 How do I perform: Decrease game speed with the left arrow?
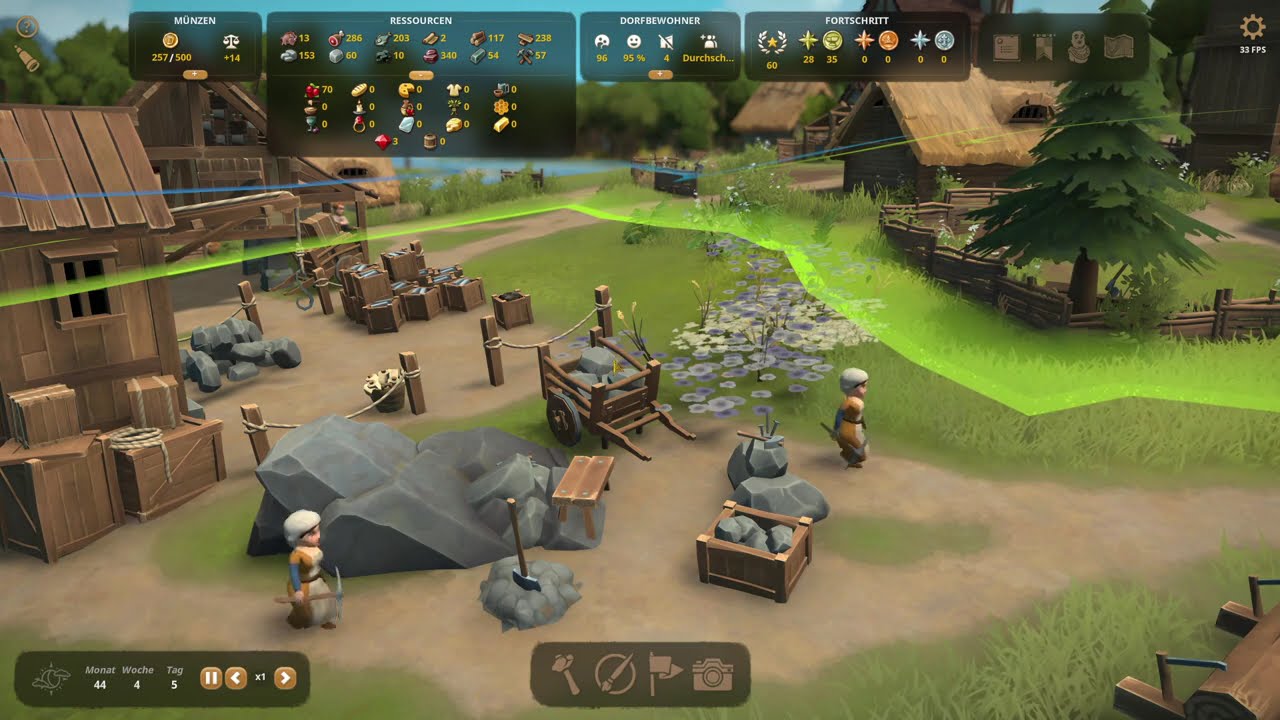click(236, 678)
